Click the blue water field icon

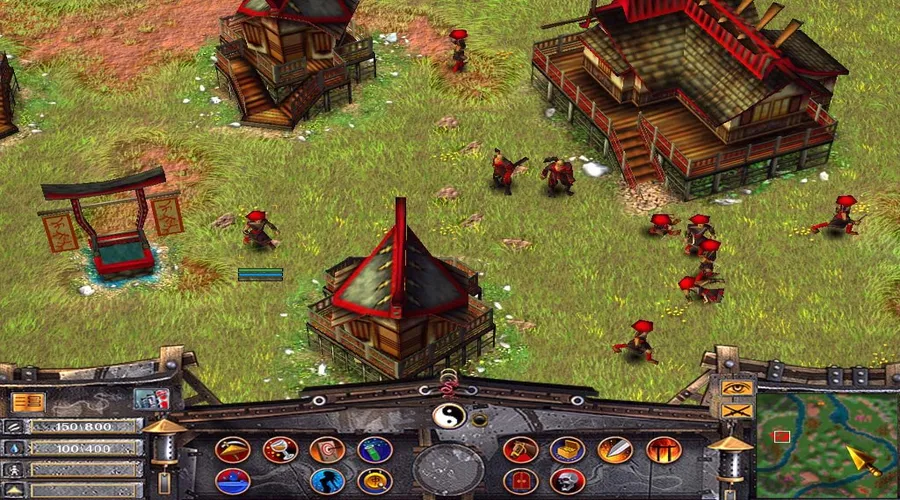(x=232, y=481)
